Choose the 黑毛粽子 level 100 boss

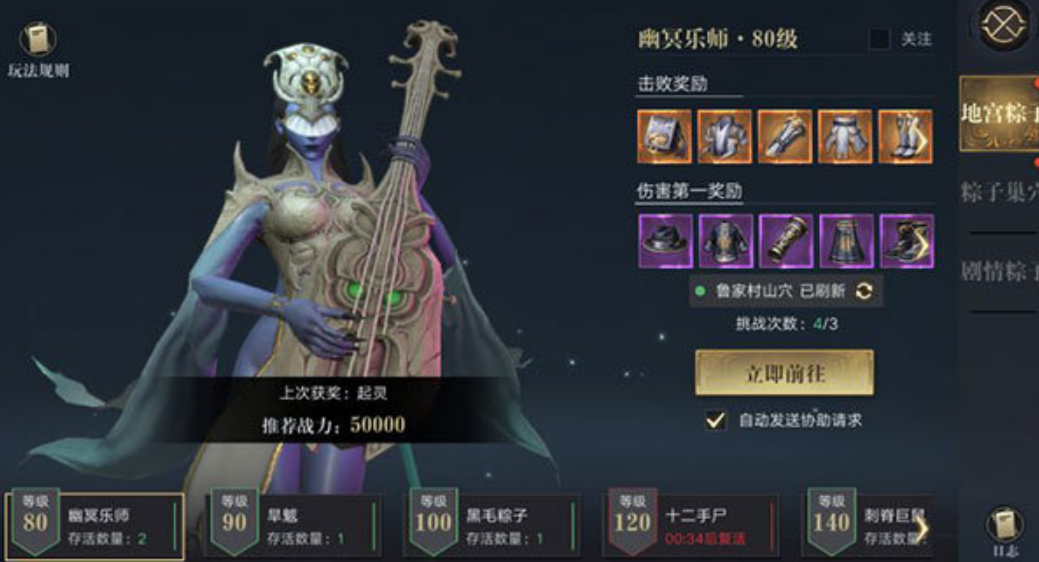[492, 525]
